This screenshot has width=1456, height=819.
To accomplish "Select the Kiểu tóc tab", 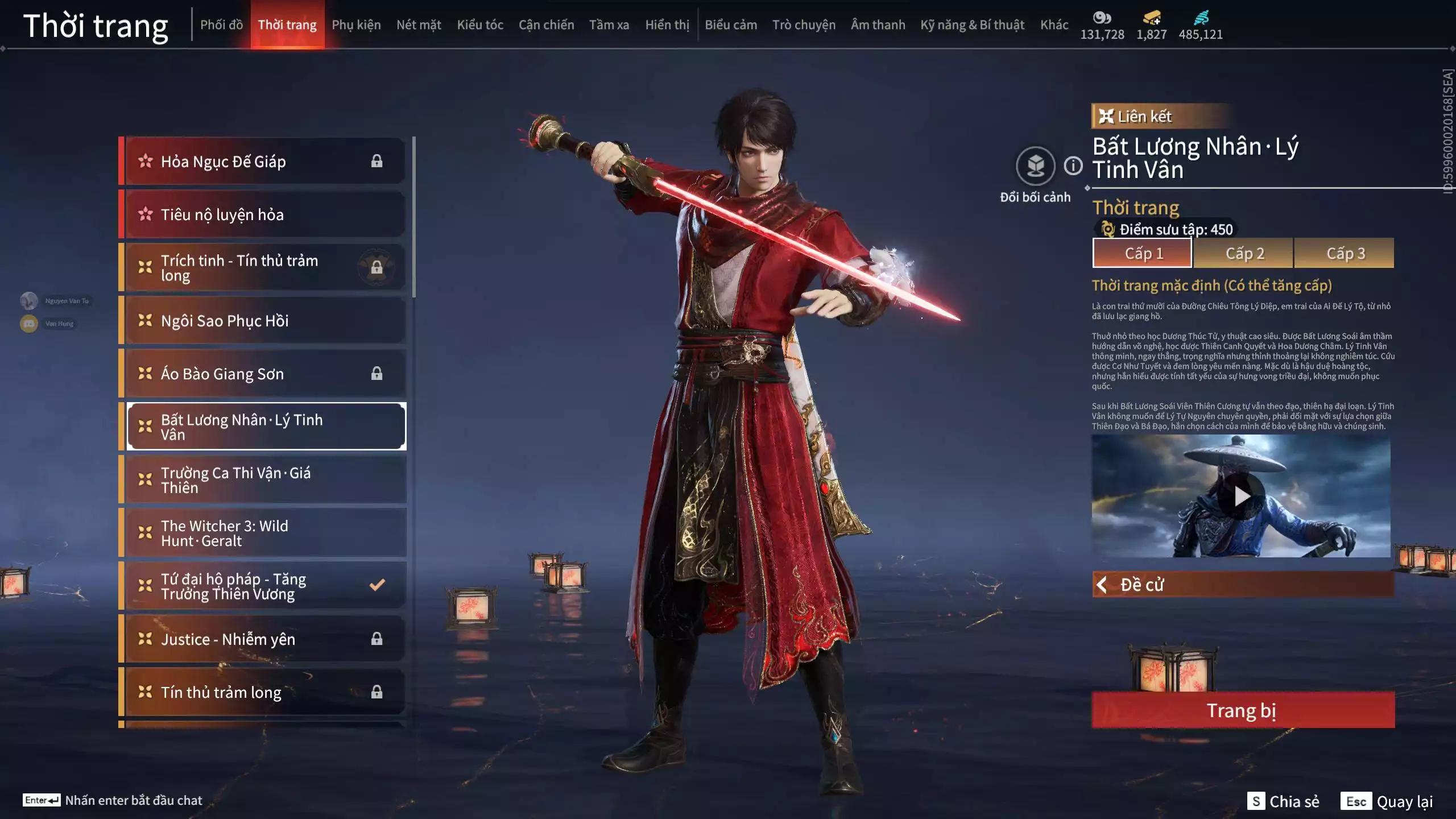I will pyautogui.click(x=480, y=25).
